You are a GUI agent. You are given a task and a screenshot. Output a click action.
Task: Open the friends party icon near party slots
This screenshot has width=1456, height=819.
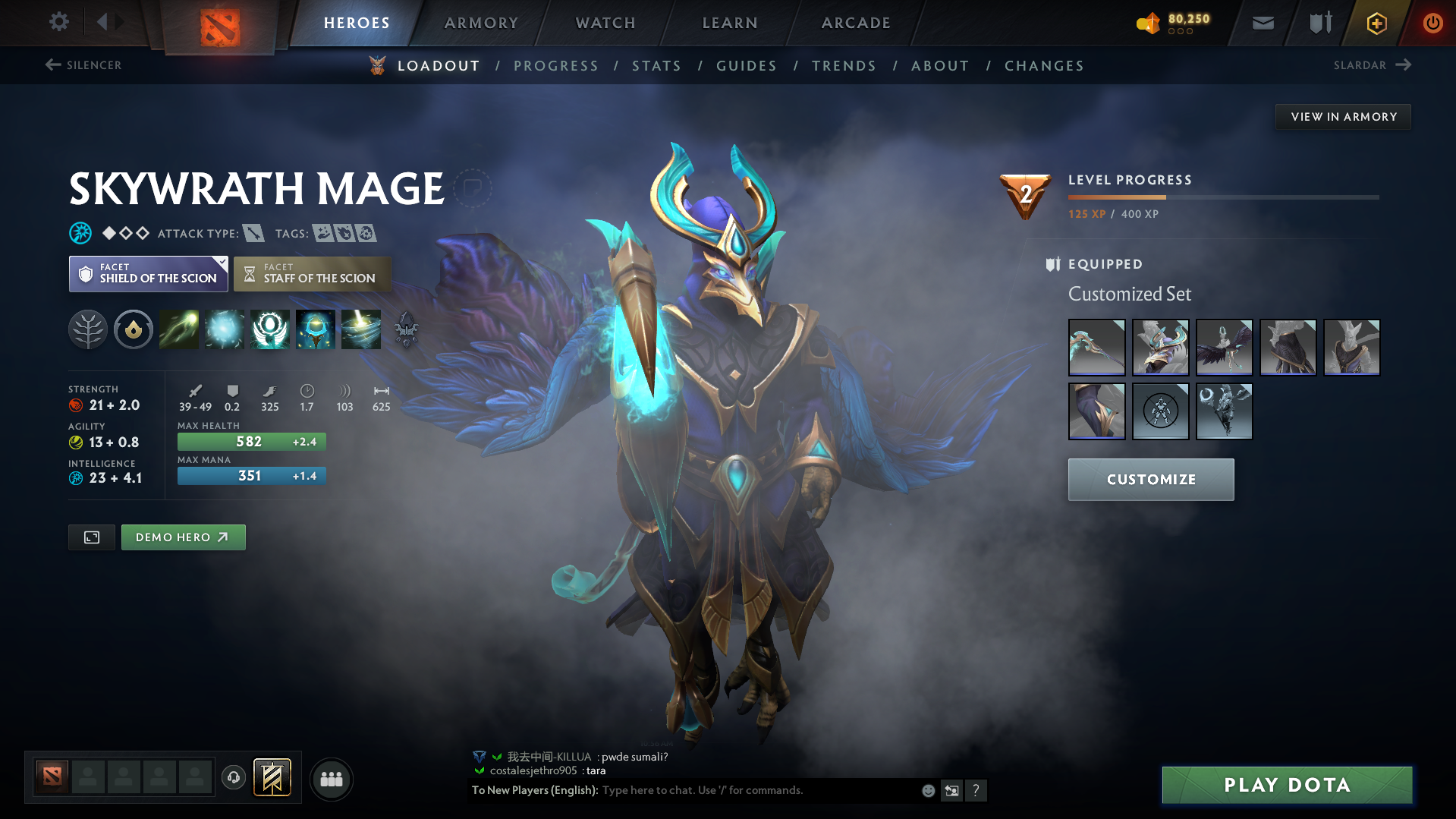coord(331,779)
